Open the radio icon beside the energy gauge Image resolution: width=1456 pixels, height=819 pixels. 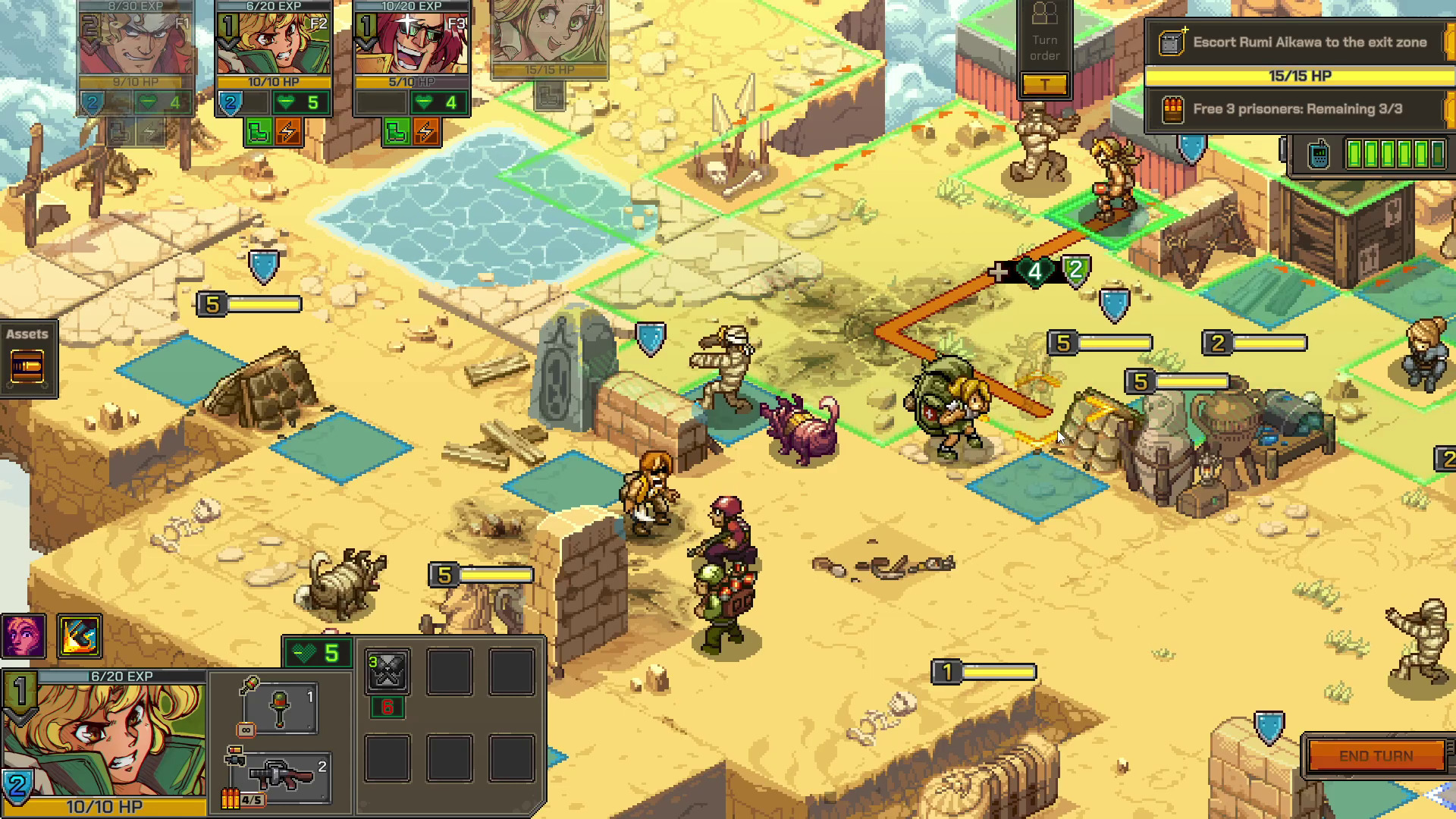point(1317,152)
